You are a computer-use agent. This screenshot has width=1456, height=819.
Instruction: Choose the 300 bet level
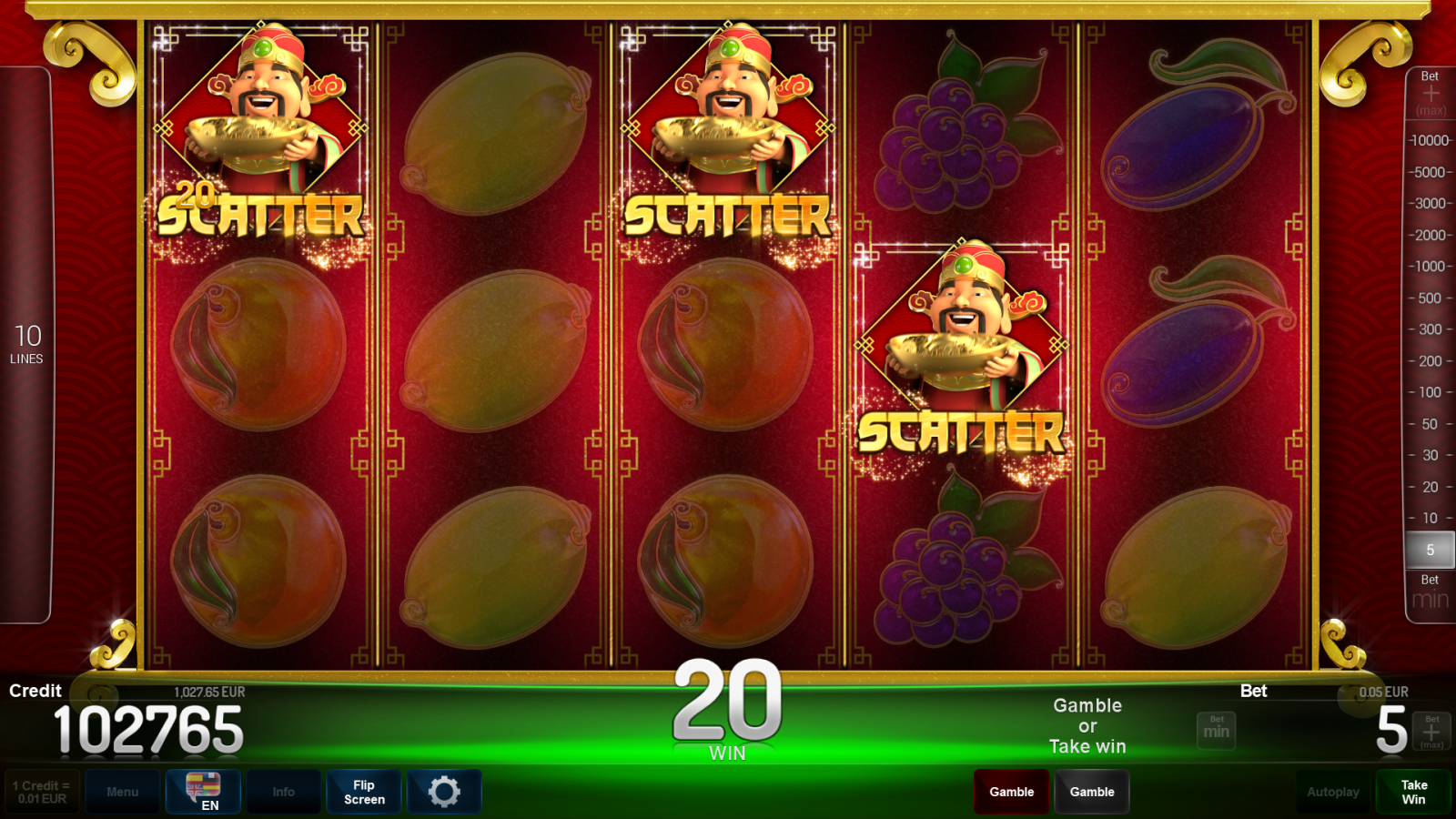(1430, 329)
